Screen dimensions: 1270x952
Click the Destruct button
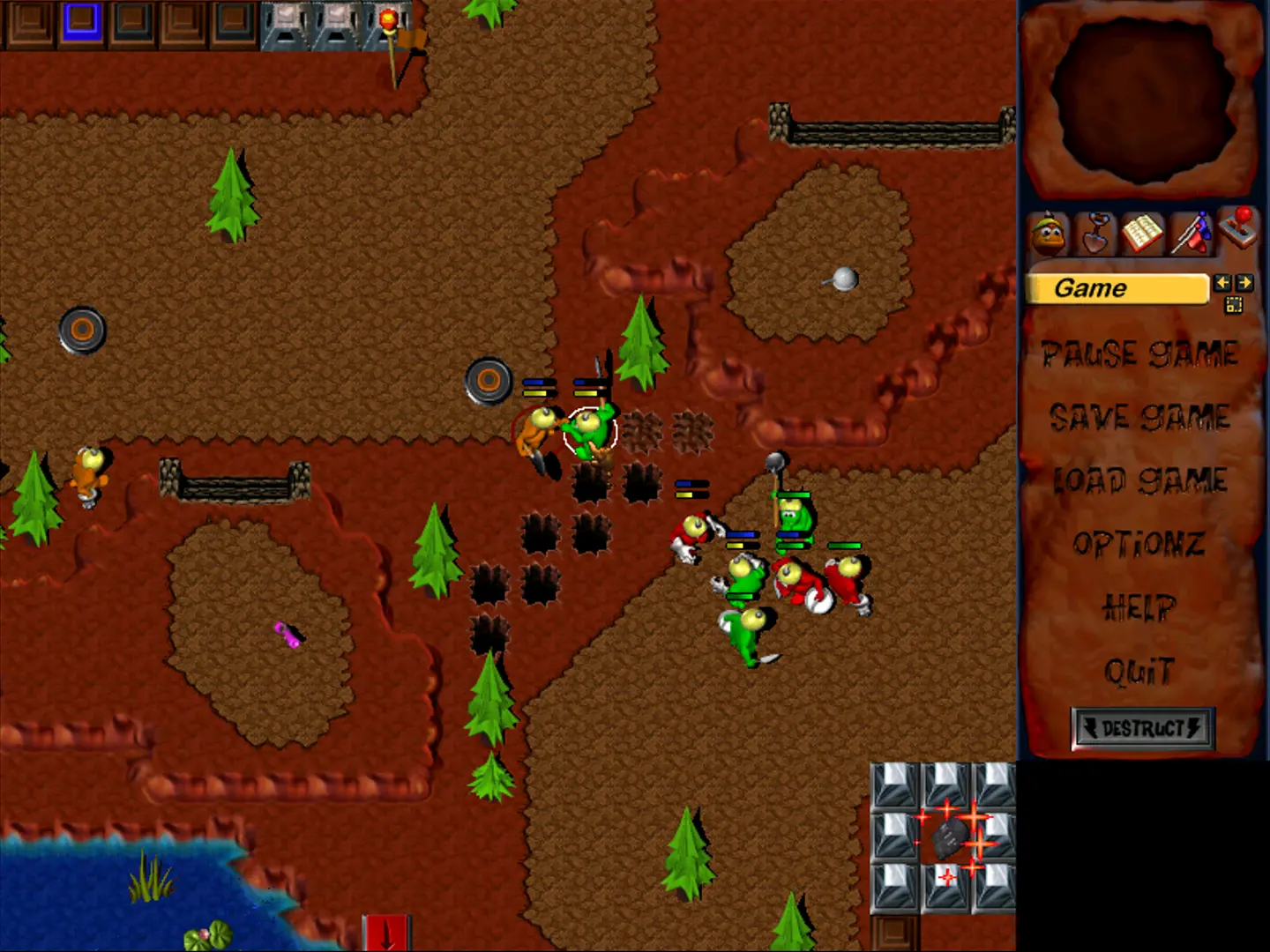point(1142,728)
